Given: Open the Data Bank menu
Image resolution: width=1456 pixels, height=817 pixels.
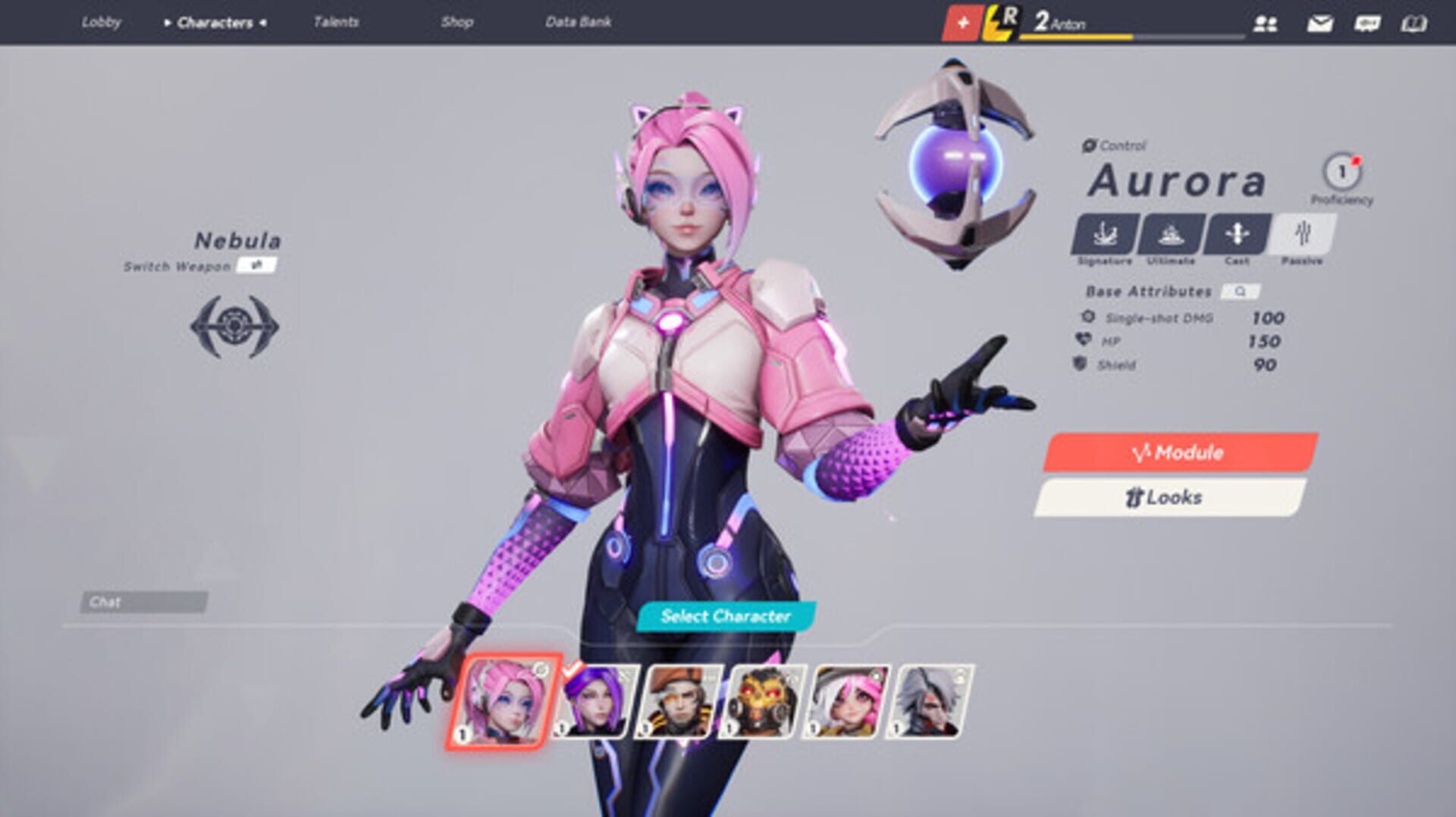Looking at the screenshot, I should point(580,23).
